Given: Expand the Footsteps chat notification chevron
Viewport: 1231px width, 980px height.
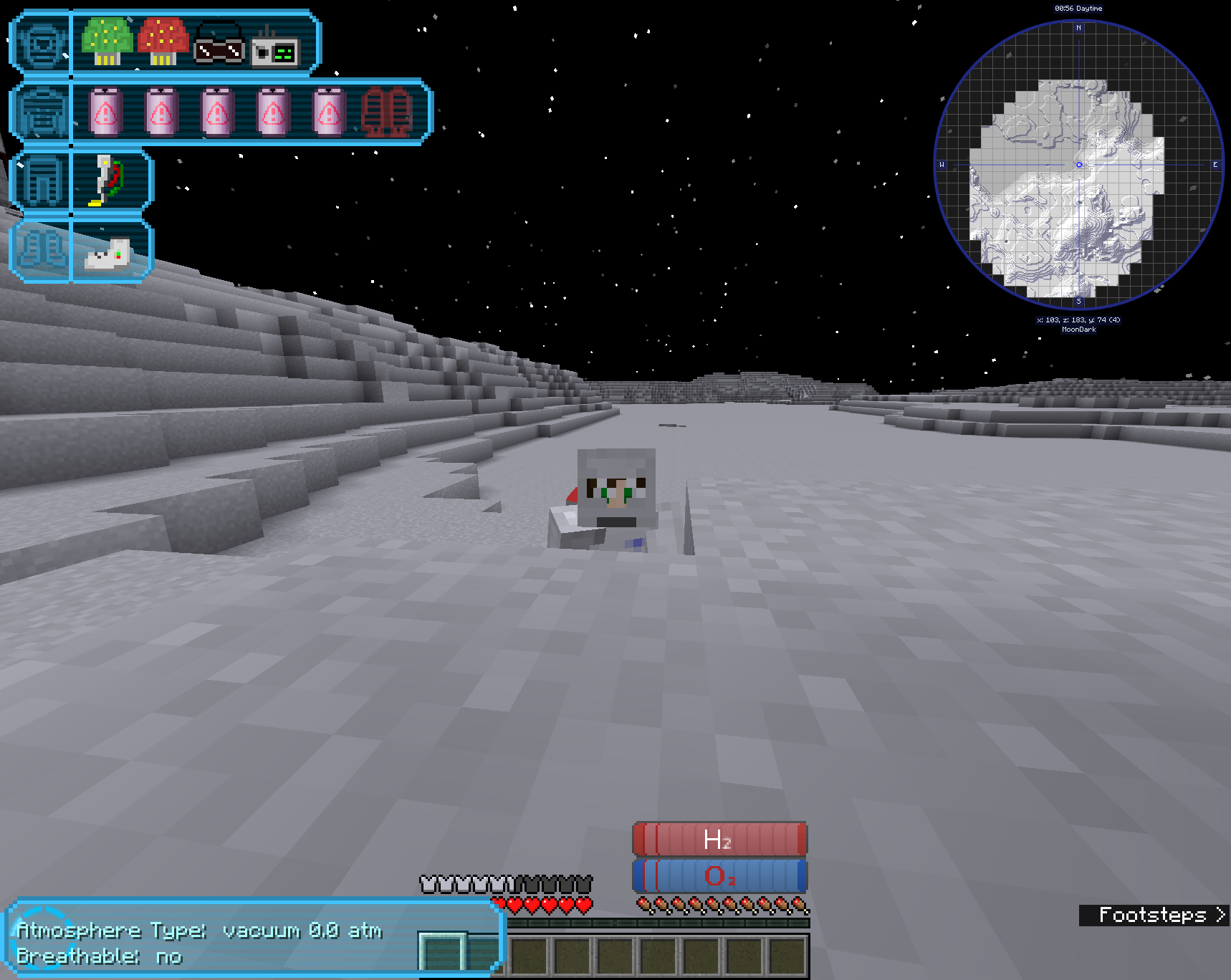Looking at the screenshot, I should tap(1220, 915).
